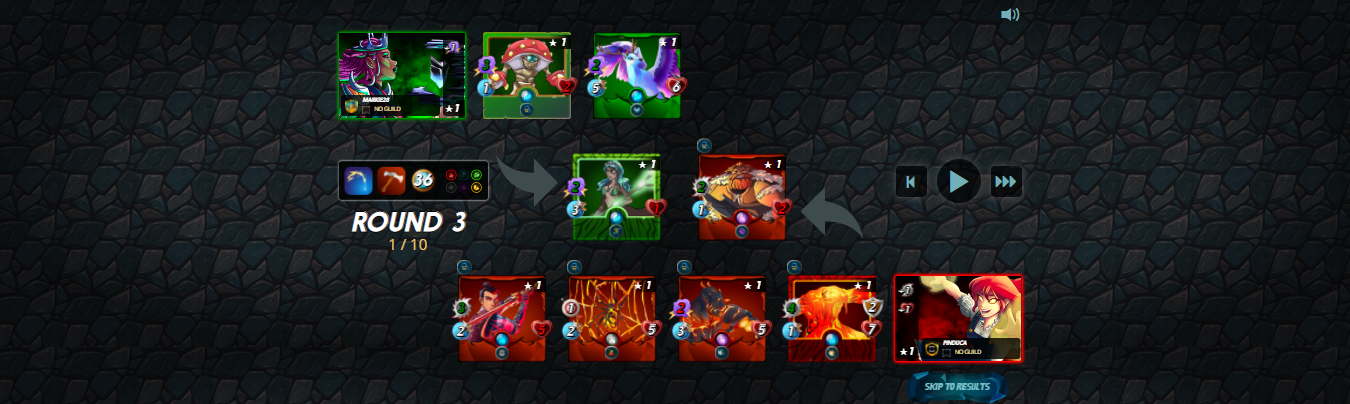Select the dark fire beast card
Image resolution: width=1350 pixels, height=404 pixels.
pyautogui.click(x=722, y=318)
